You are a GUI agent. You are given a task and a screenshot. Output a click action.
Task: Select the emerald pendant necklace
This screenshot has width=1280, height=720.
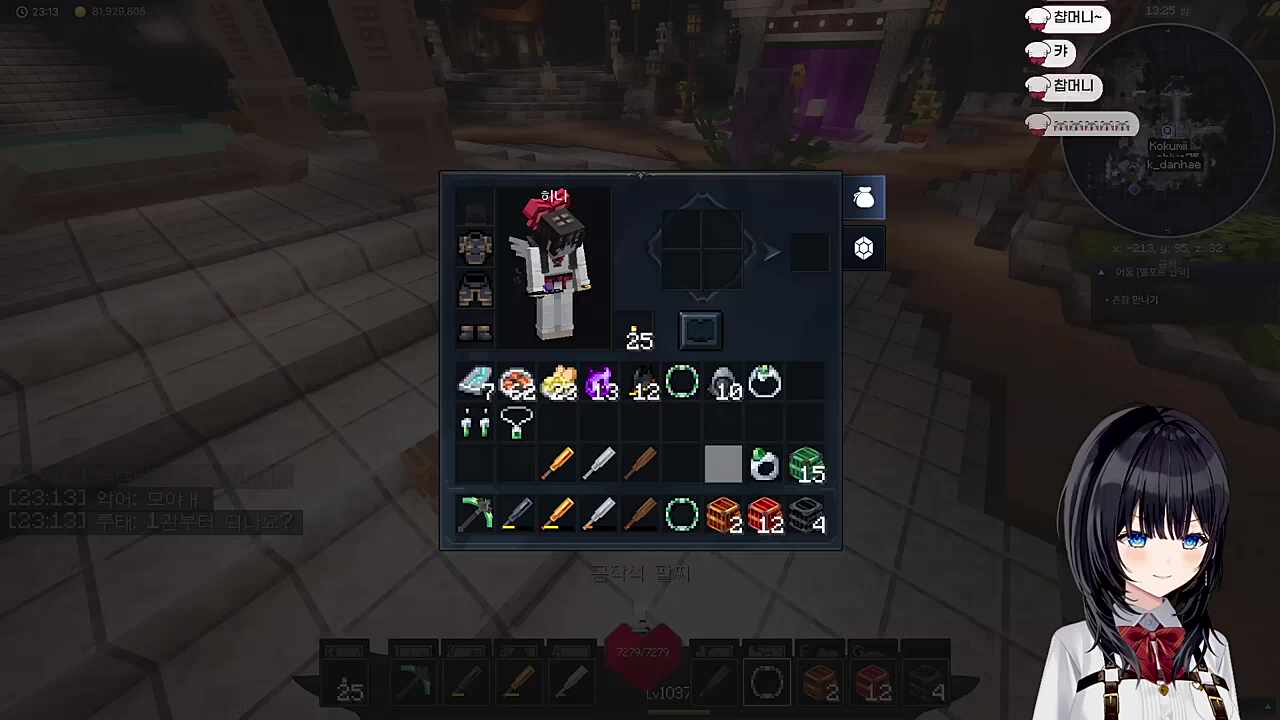click(x=516, y=424)
